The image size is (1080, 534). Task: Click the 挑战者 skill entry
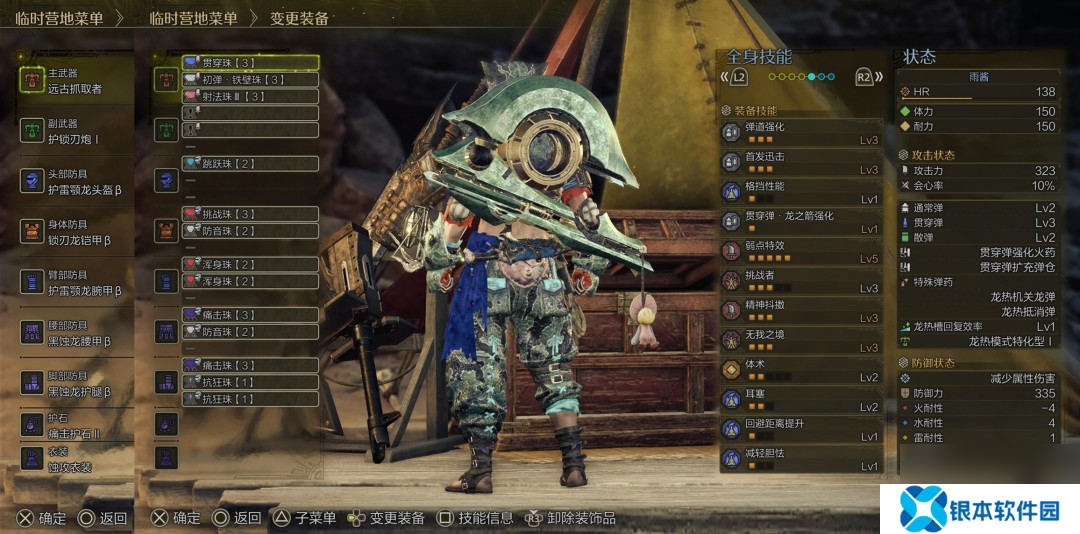[x=801, y=281]
